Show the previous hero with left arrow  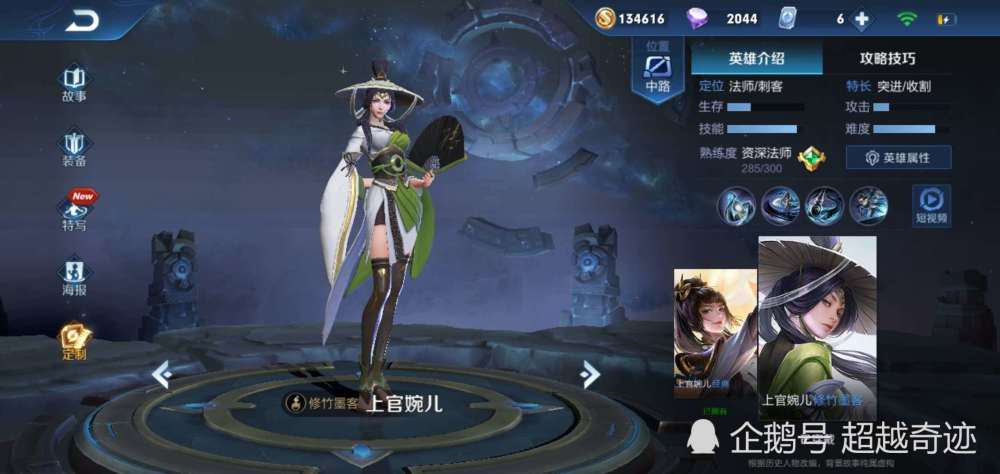click(x=162, y=375)
